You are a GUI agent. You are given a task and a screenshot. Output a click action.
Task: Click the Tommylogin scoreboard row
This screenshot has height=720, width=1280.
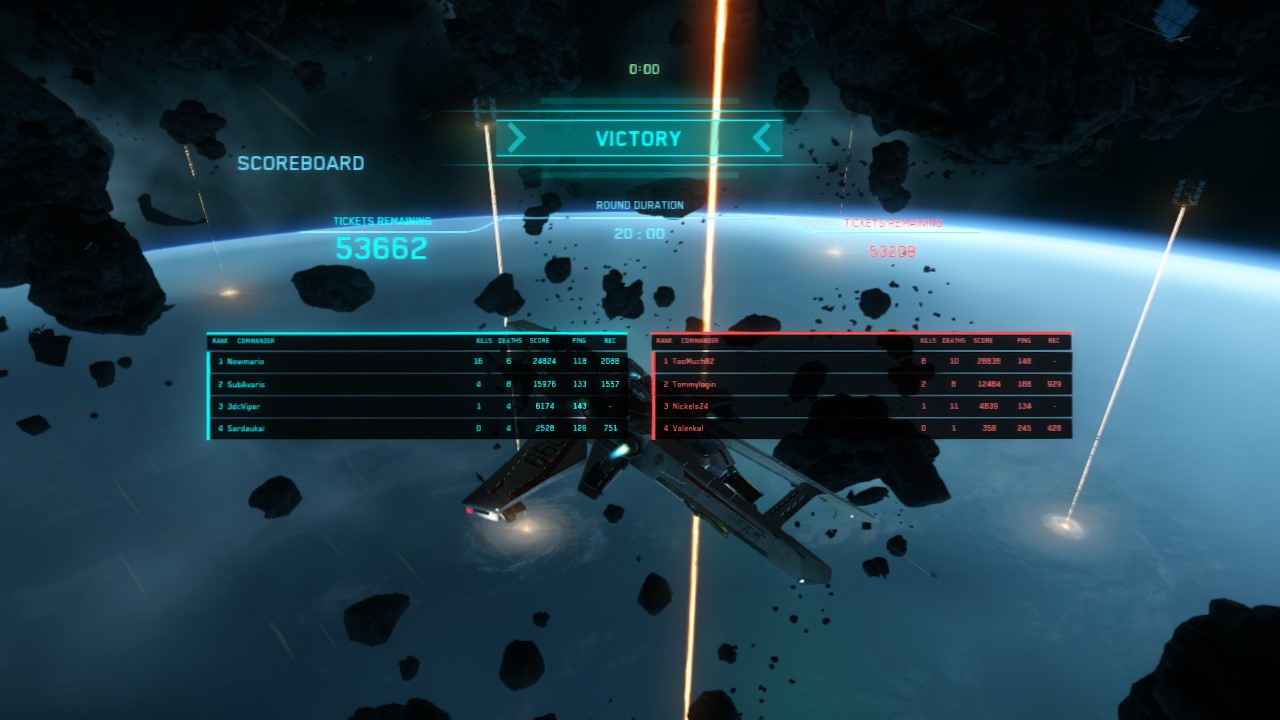pos(861,384)
